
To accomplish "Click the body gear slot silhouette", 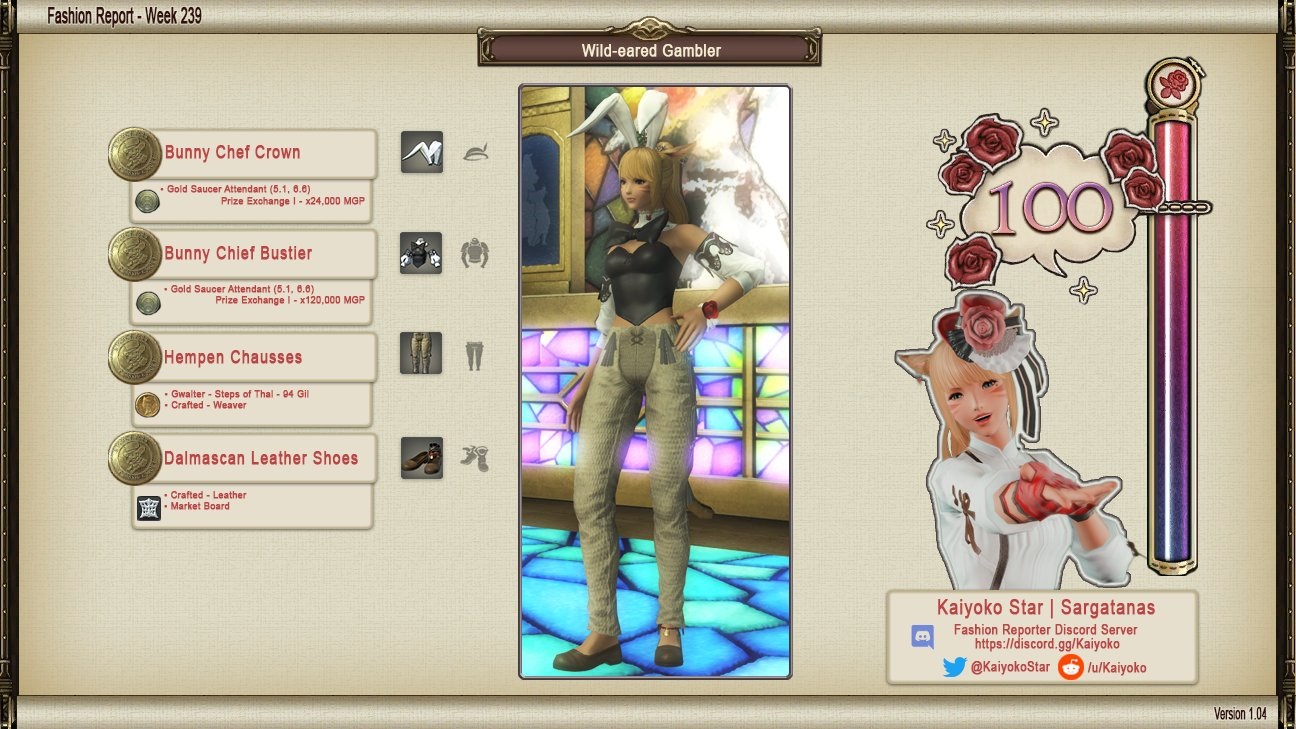I will click(x=475, y=254).
